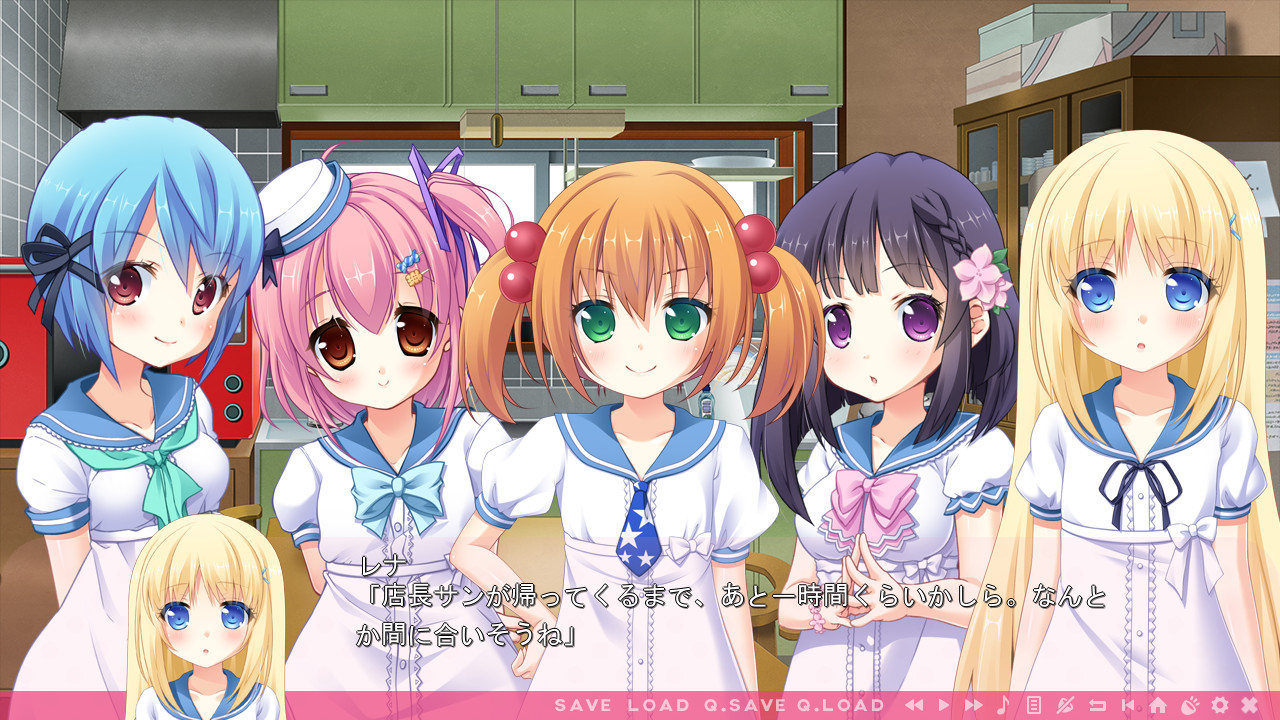Activate the fast-forward skip button
The height and width of the screenshot is (720, 1280).
pyautogui.click(x=973, y=705)
